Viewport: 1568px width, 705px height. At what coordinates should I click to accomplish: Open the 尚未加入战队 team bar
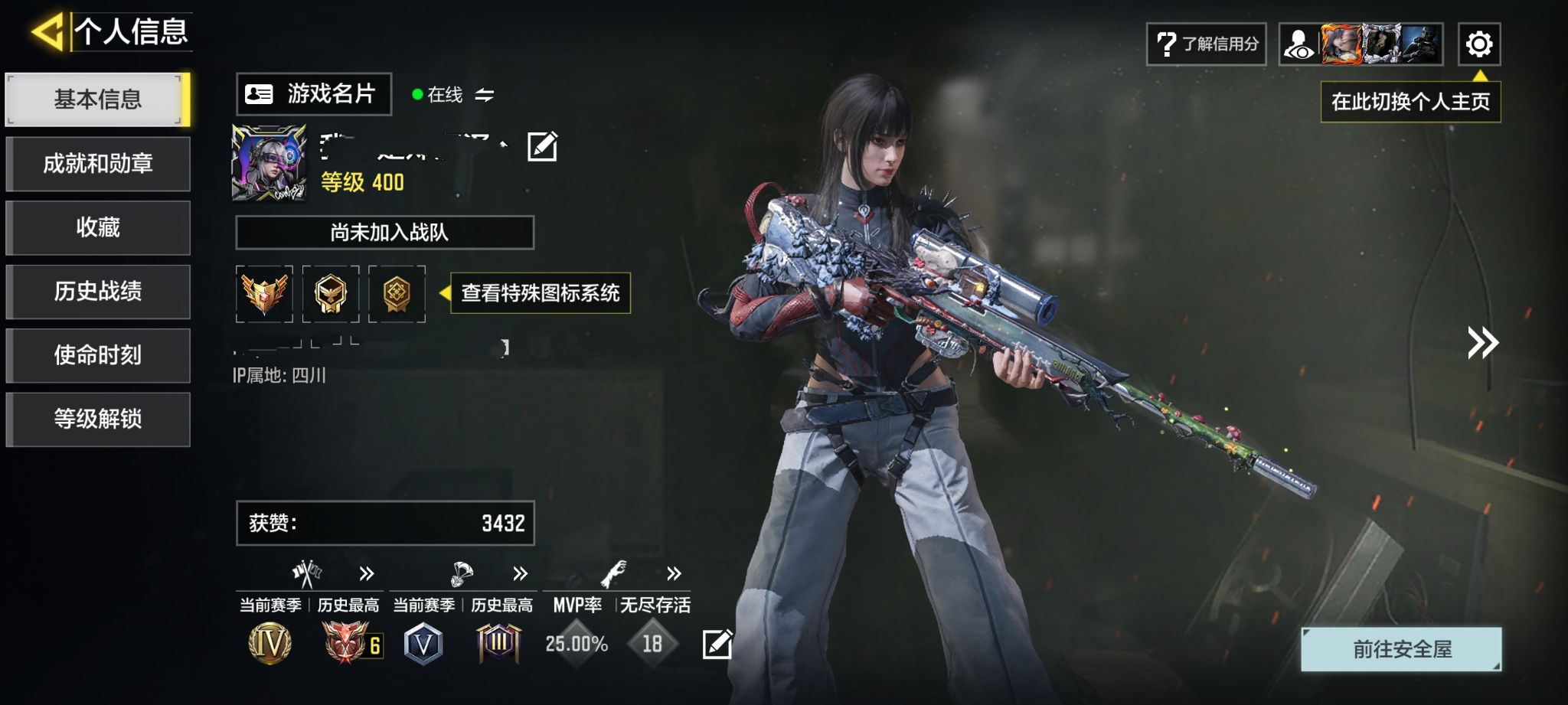point(384,233)
